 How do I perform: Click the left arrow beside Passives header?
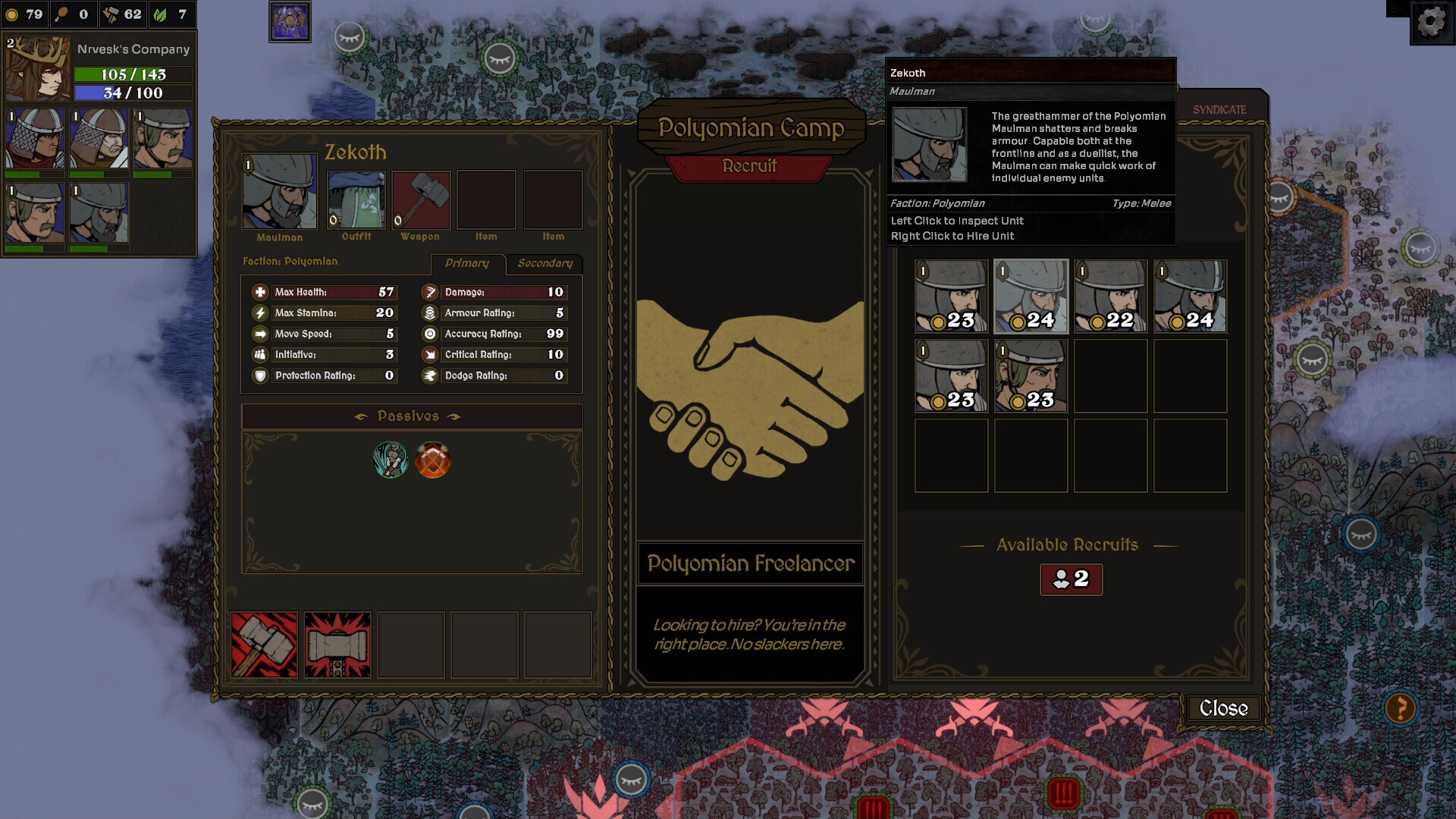click(x=359, y=416)
